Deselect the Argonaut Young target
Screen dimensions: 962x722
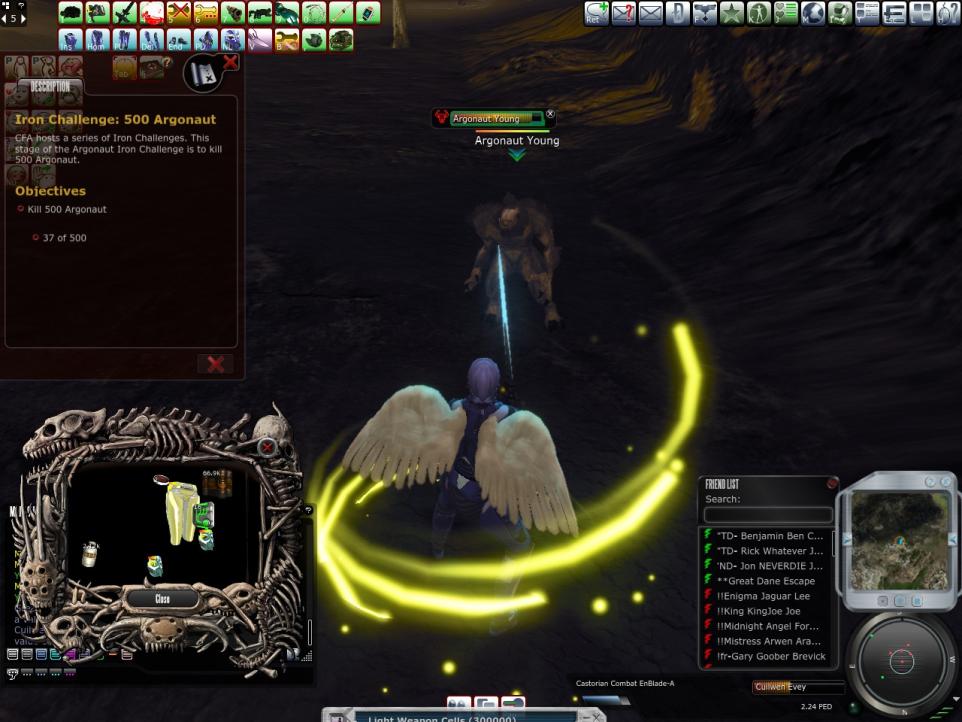pos(550,116)
